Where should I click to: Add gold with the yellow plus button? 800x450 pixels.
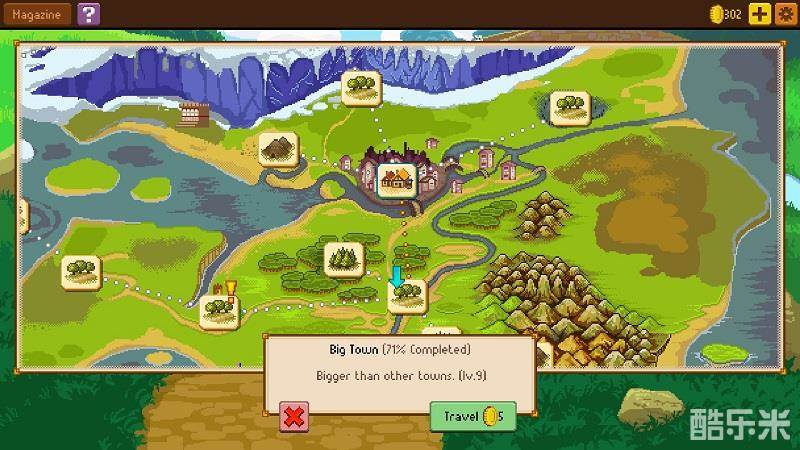click(759, 14)
